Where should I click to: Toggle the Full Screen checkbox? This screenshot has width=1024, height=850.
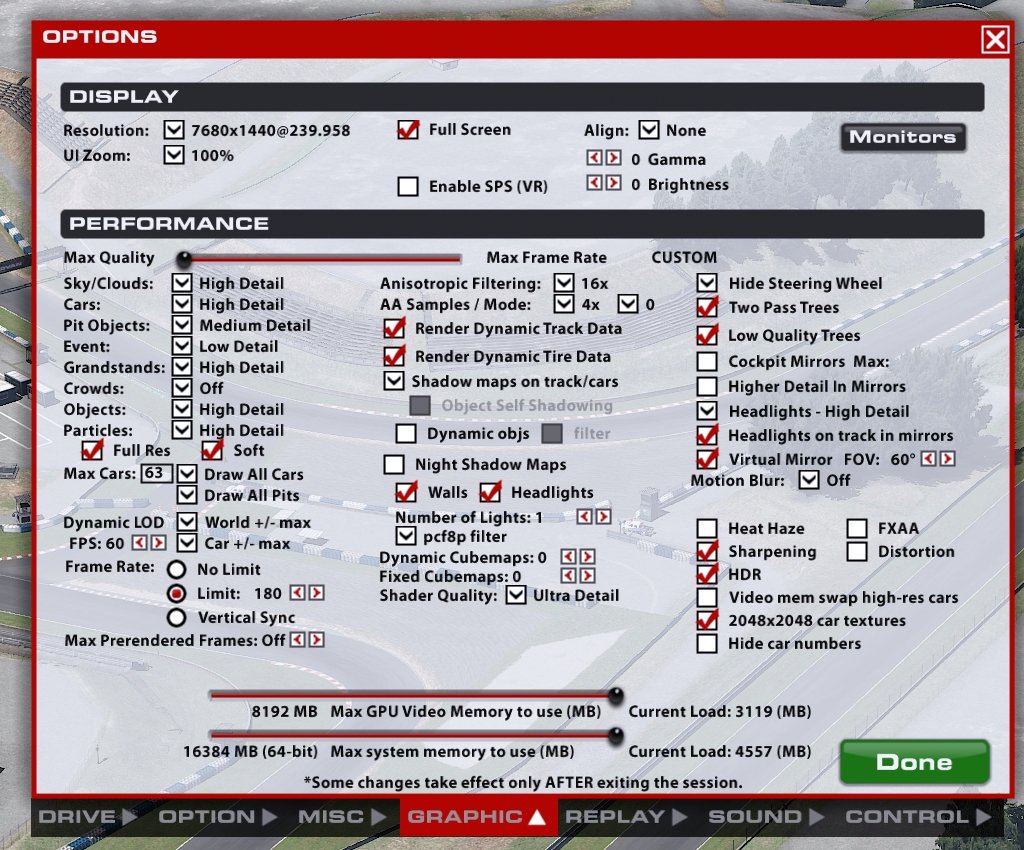(408, 130)
